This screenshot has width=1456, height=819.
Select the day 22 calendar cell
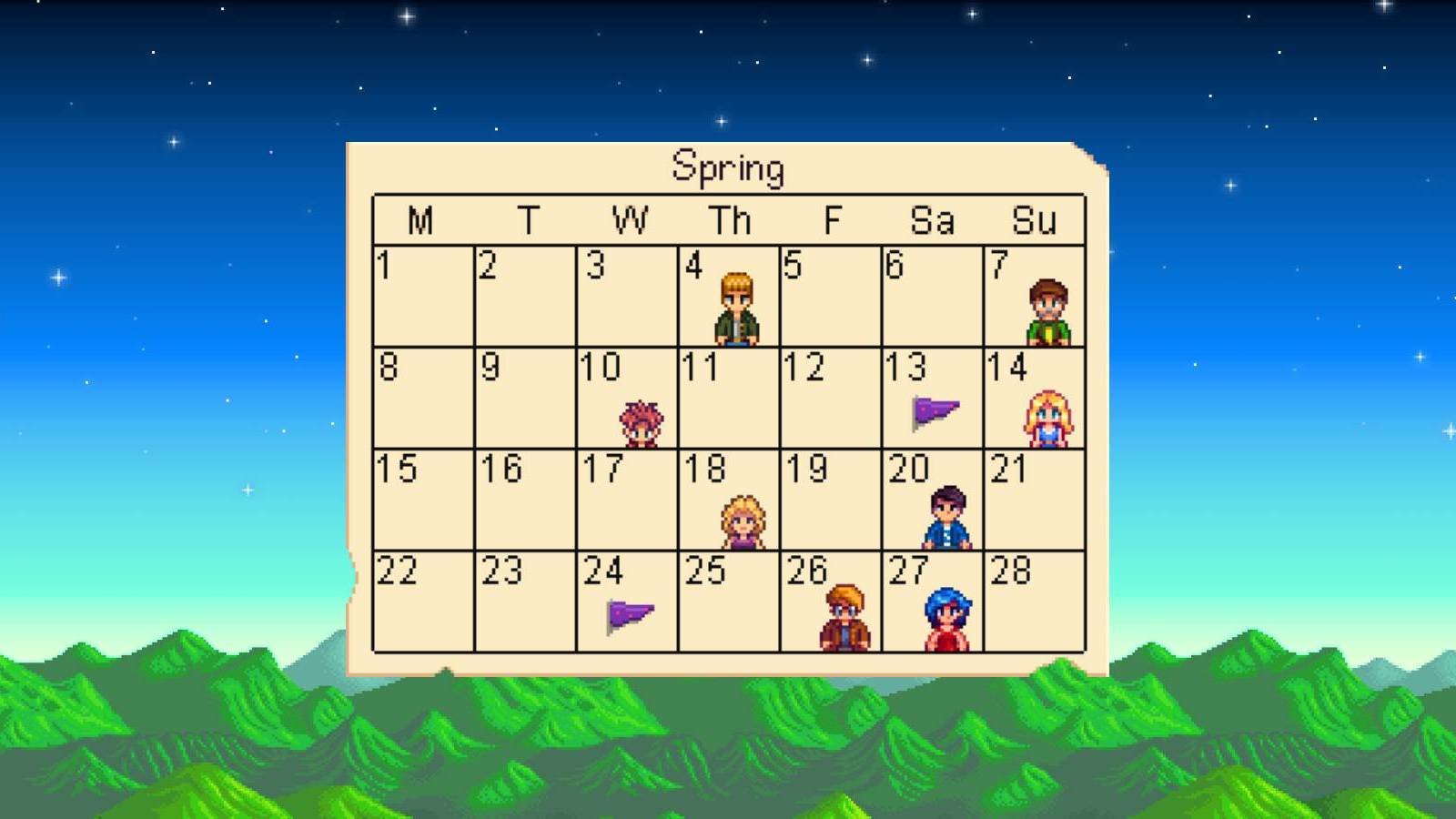tap(421, 605)
